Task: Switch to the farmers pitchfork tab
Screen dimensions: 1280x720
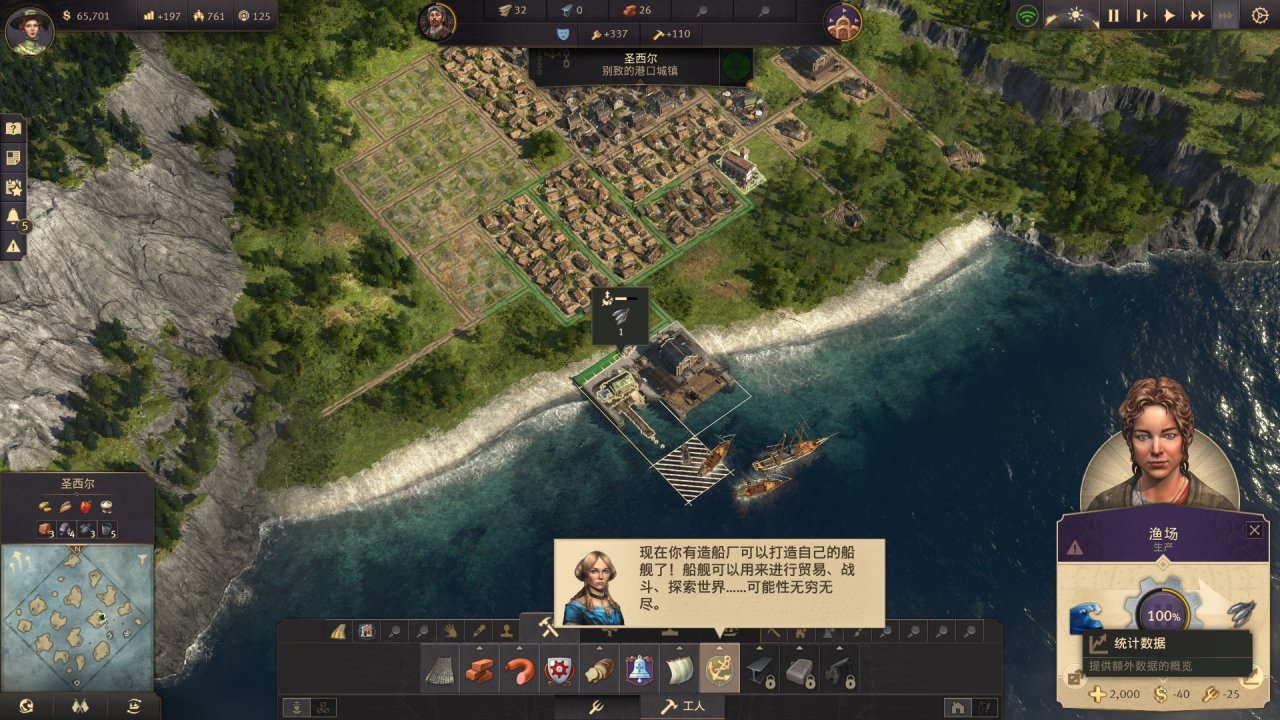Action: [594, 707]
